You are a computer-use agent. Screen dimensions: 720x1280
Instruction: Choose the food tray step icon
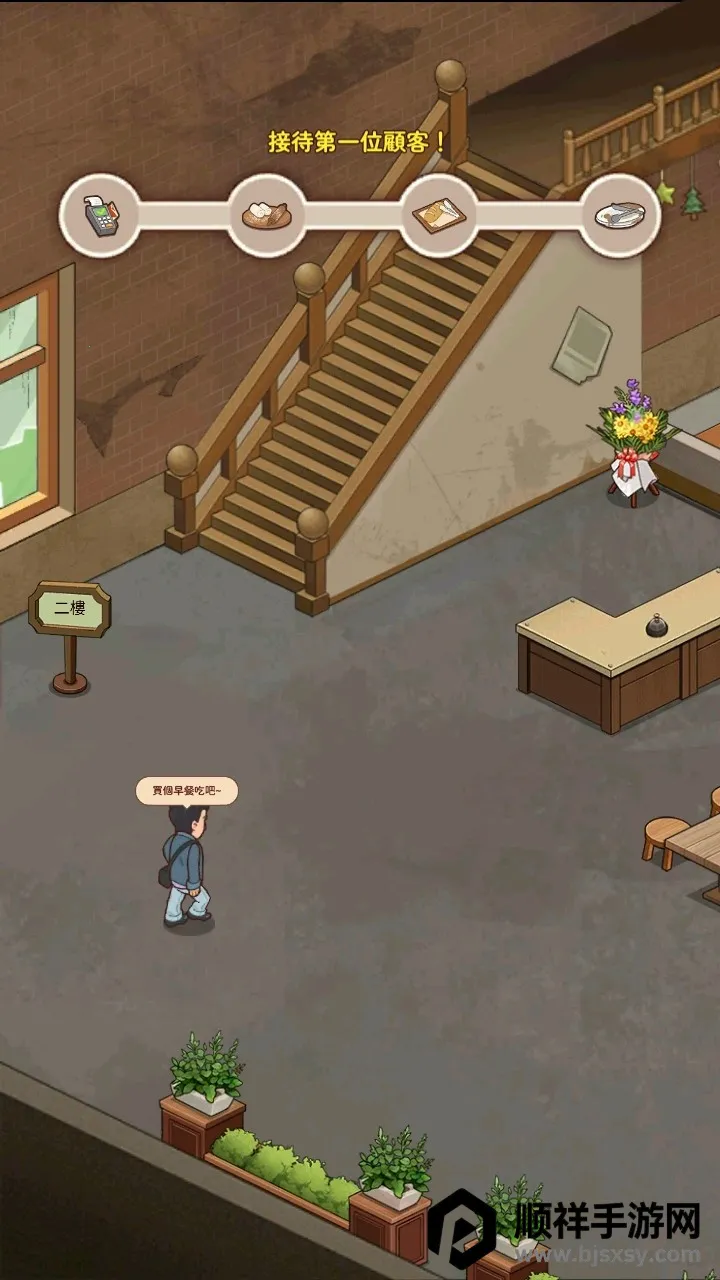439,215
